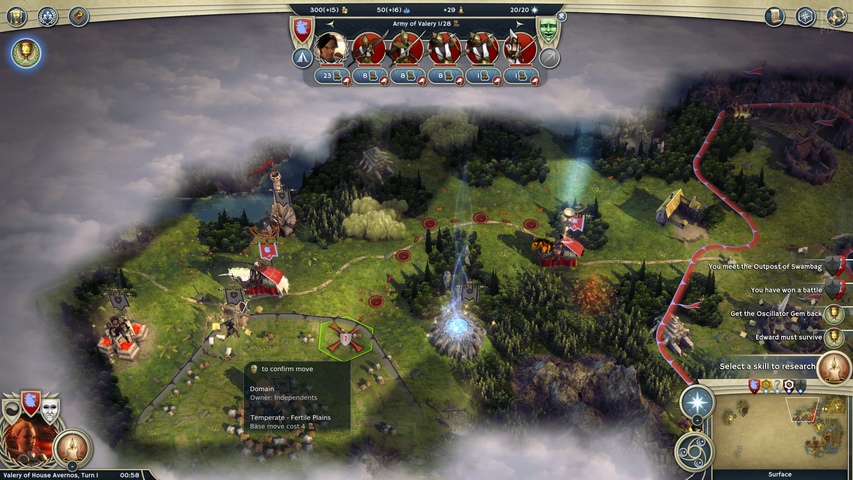Toggle the army's tent guard mode button
The width and height of the screenshot is (853, 480).
(x=301, y=58)
